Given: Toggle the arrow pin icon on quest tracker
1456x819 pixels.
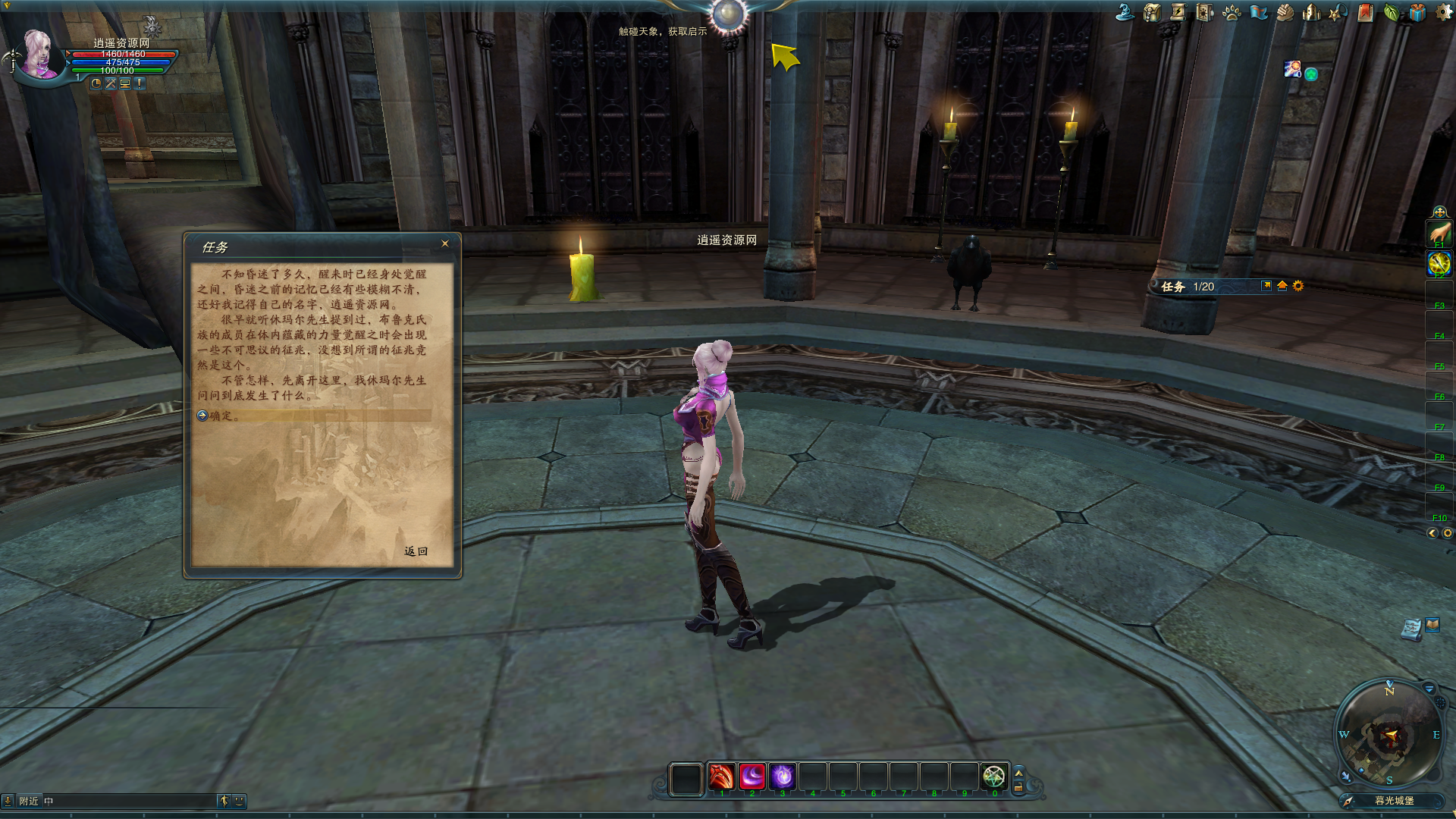Looking at the screenshot, I should [x=1266, y=287].
